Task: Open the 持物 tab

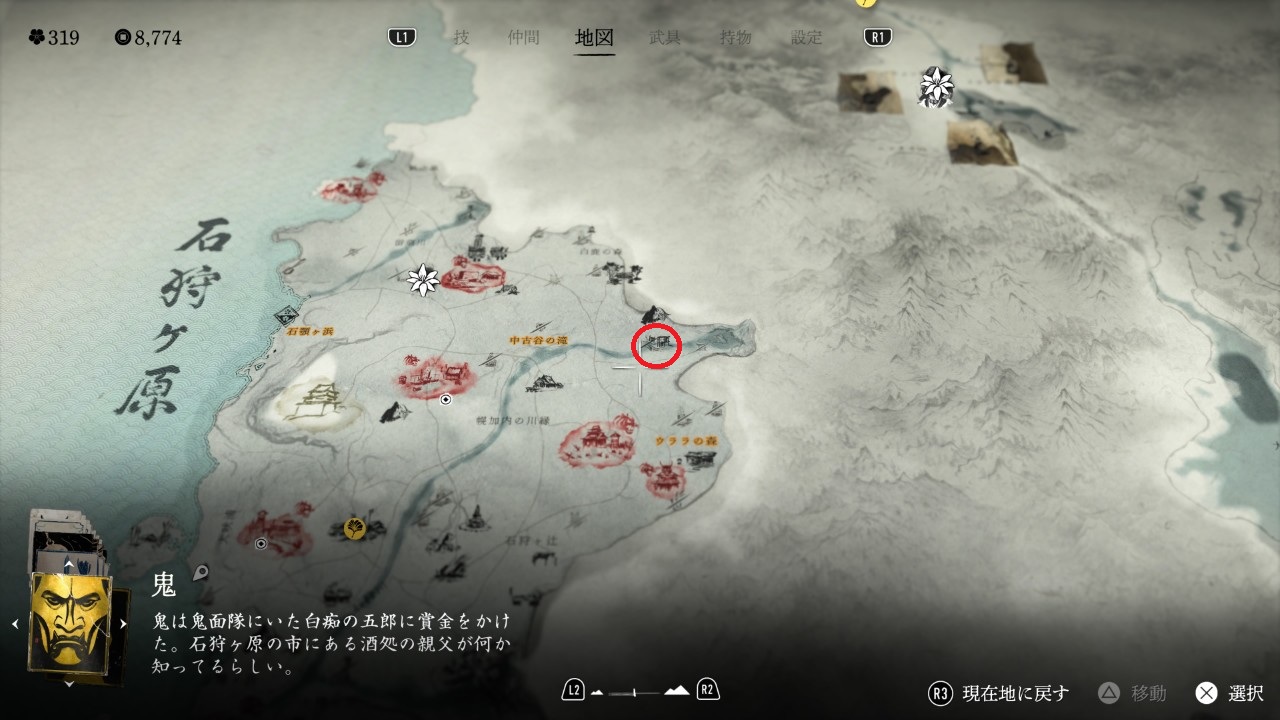Action: pos(736,38)
